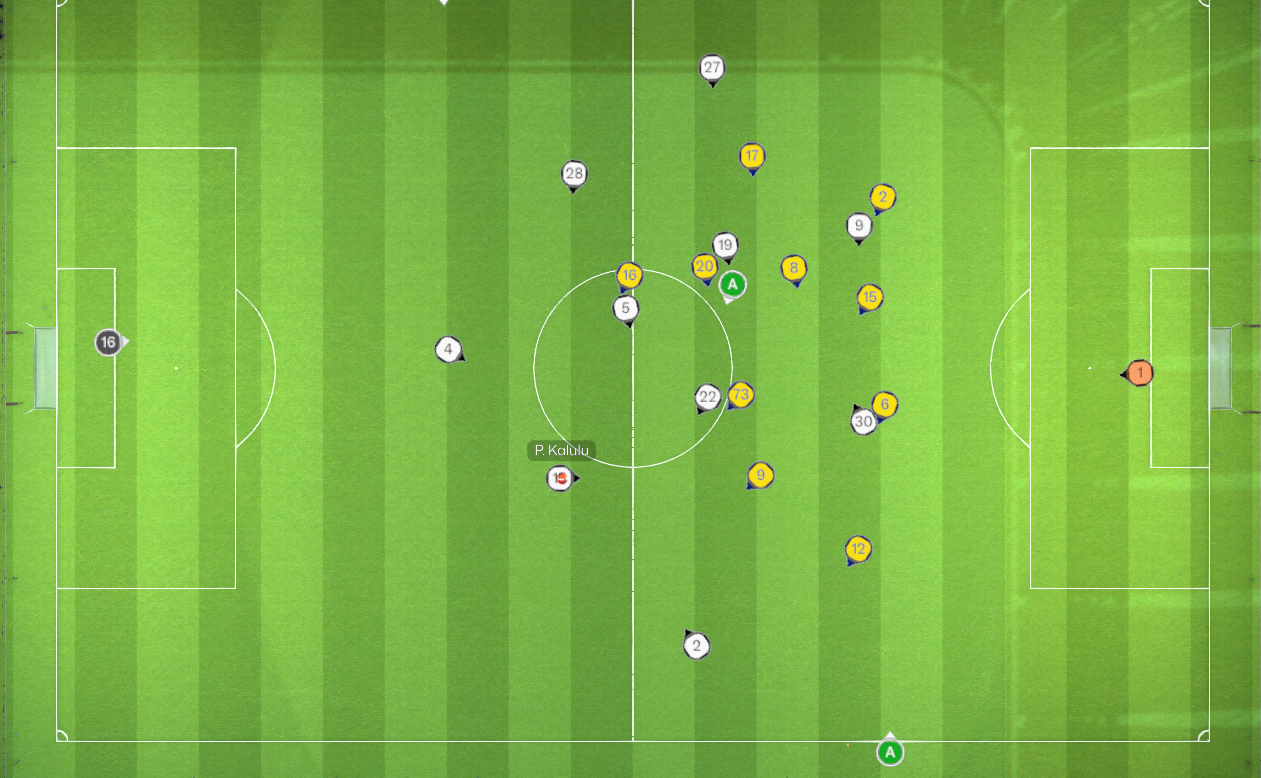
Task: Select the white number 28 player disc
Action: [573, 174]
